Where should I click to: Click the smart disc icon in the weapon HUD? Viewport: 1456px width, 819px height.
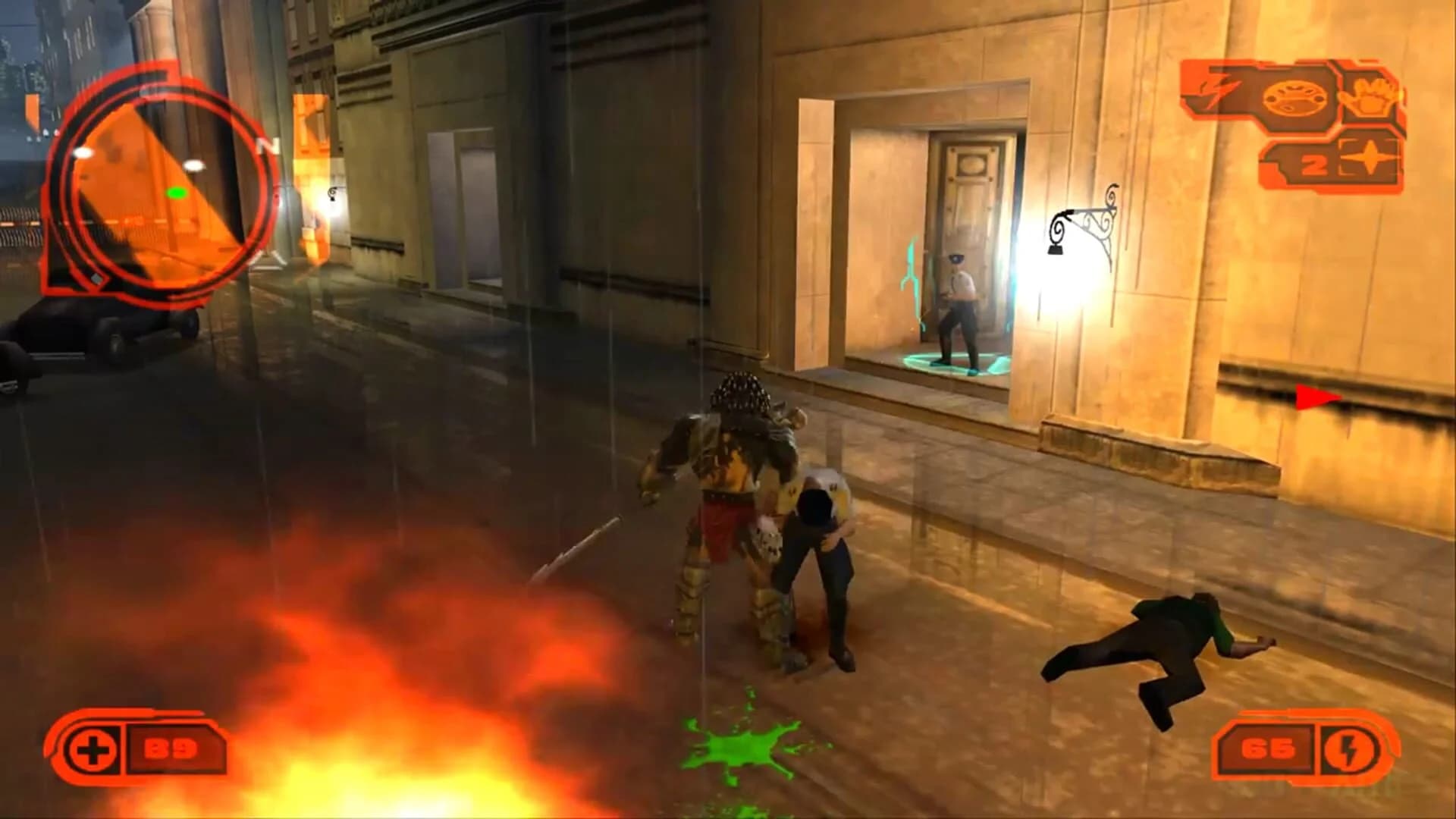click(x=1296, y=99)
